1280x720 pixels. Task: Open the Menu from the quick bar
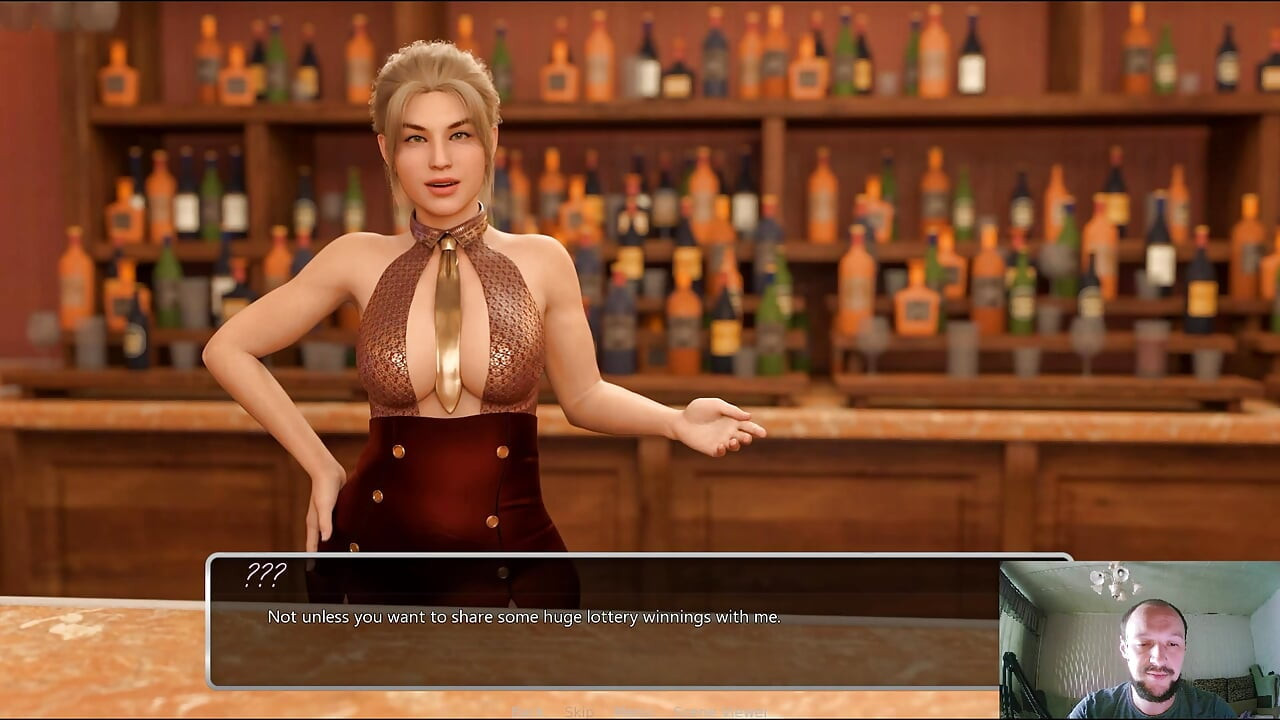tap(630, 712)
